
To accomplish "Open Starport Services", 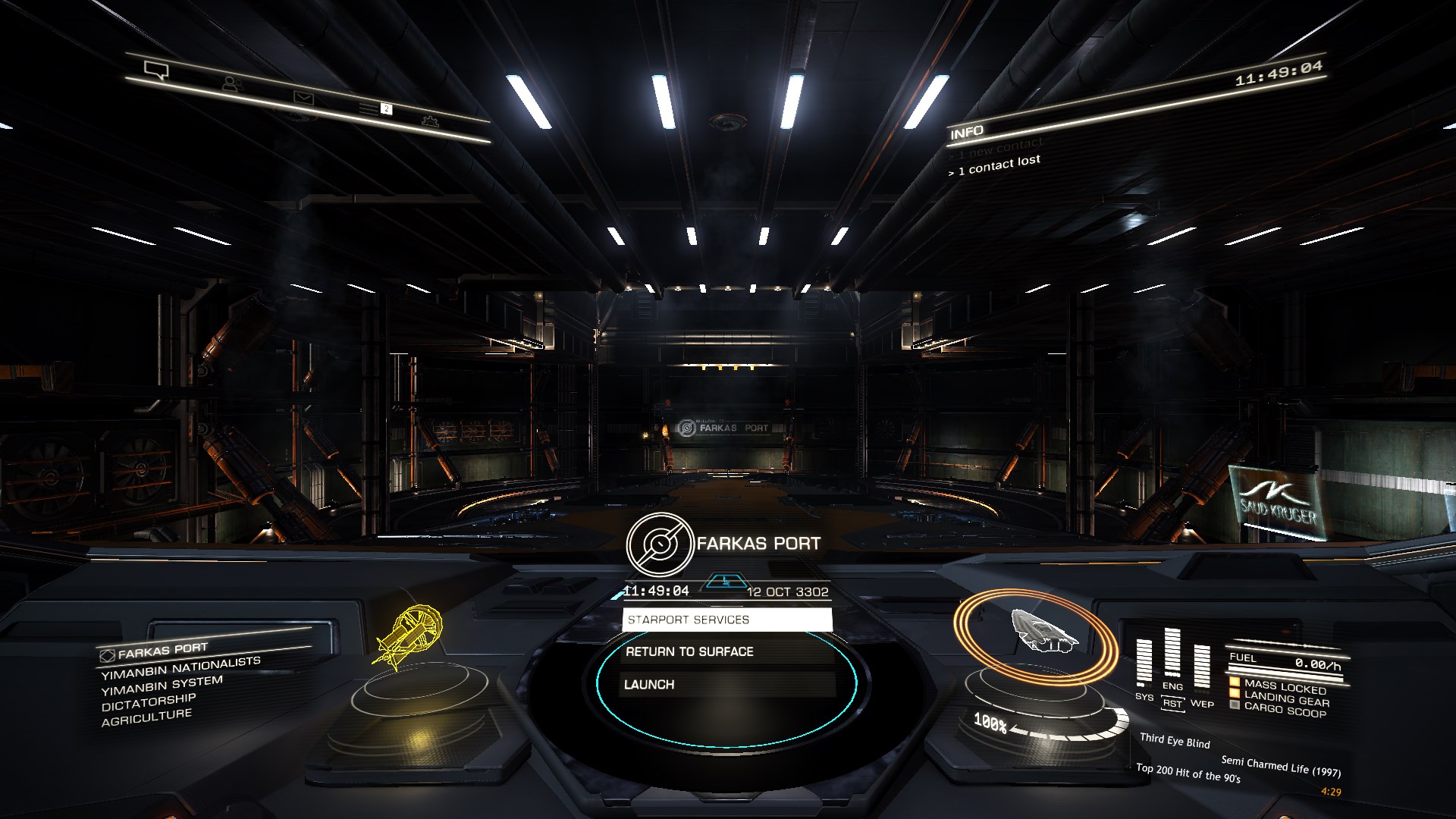I will [x=726, y=620].
